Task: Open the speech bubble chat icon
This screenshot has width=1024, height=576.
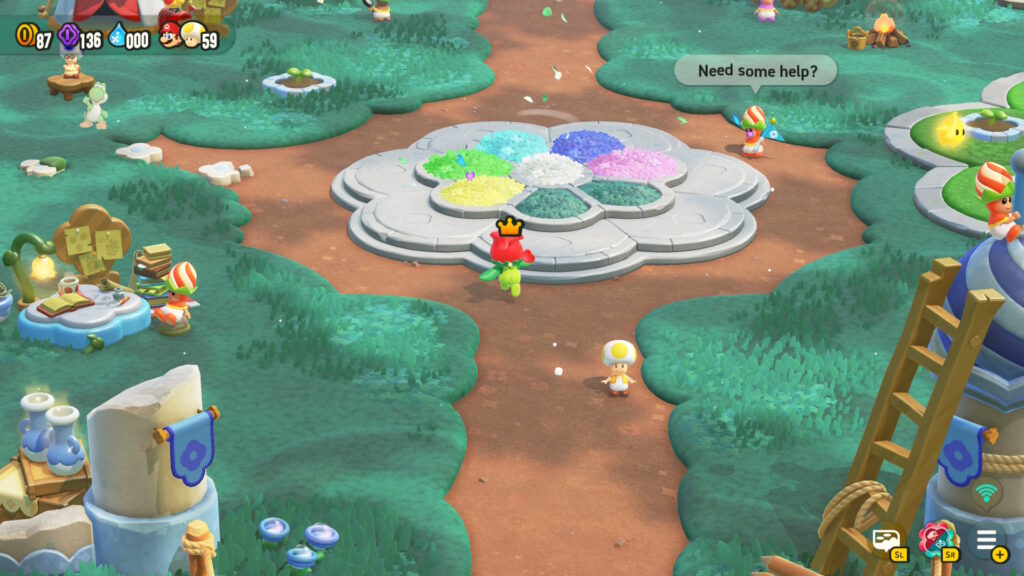Action: pos(886,541)
